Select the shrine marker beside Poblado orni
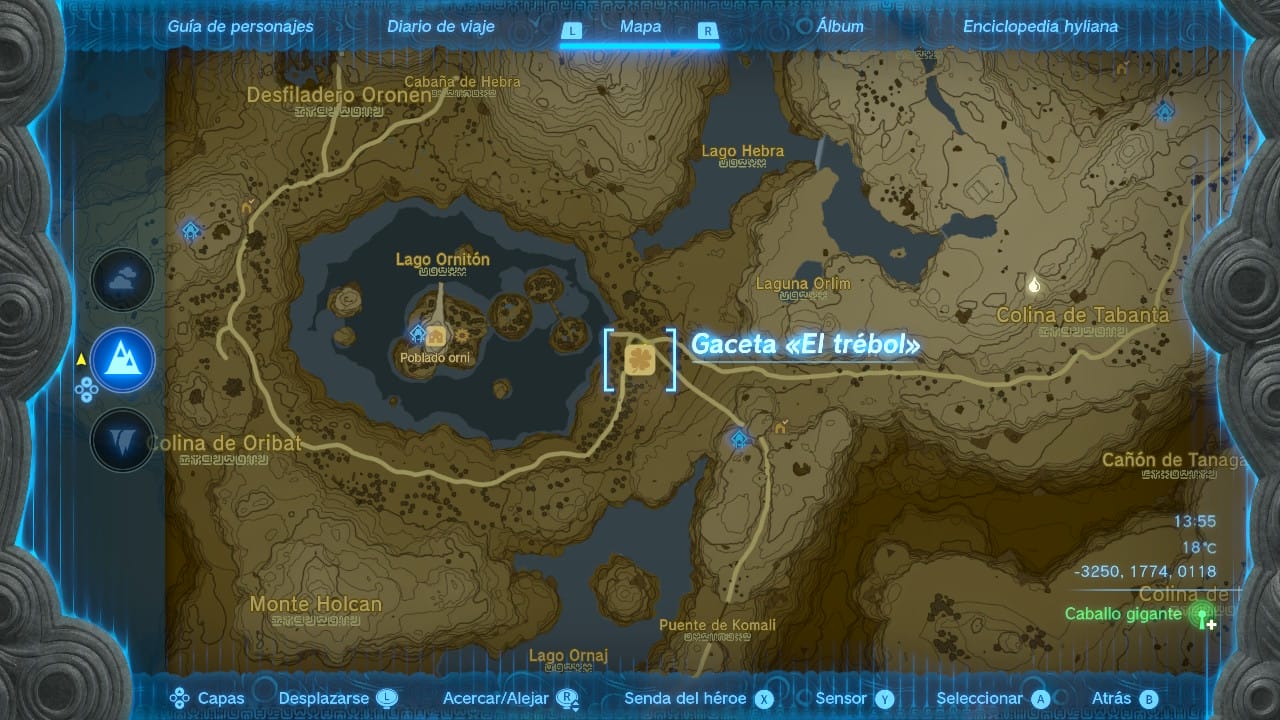 pyautogui.click(x=418, y=333)
